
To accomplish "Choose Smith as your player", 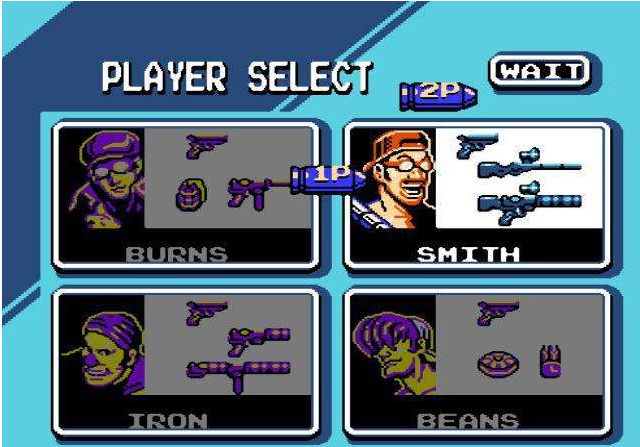I will [476, 195].
